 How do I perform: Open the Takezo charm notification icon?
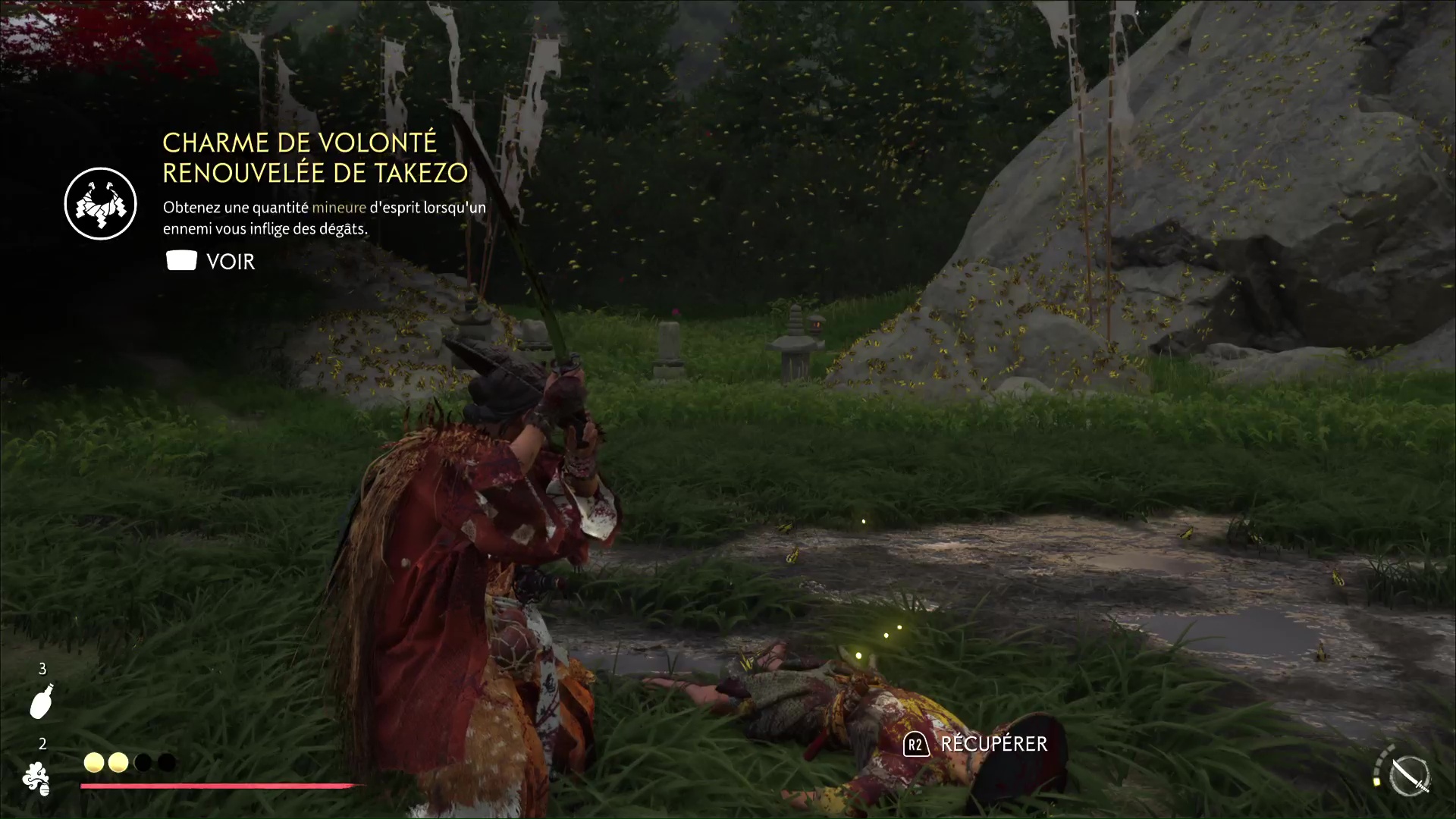(101, 203)
